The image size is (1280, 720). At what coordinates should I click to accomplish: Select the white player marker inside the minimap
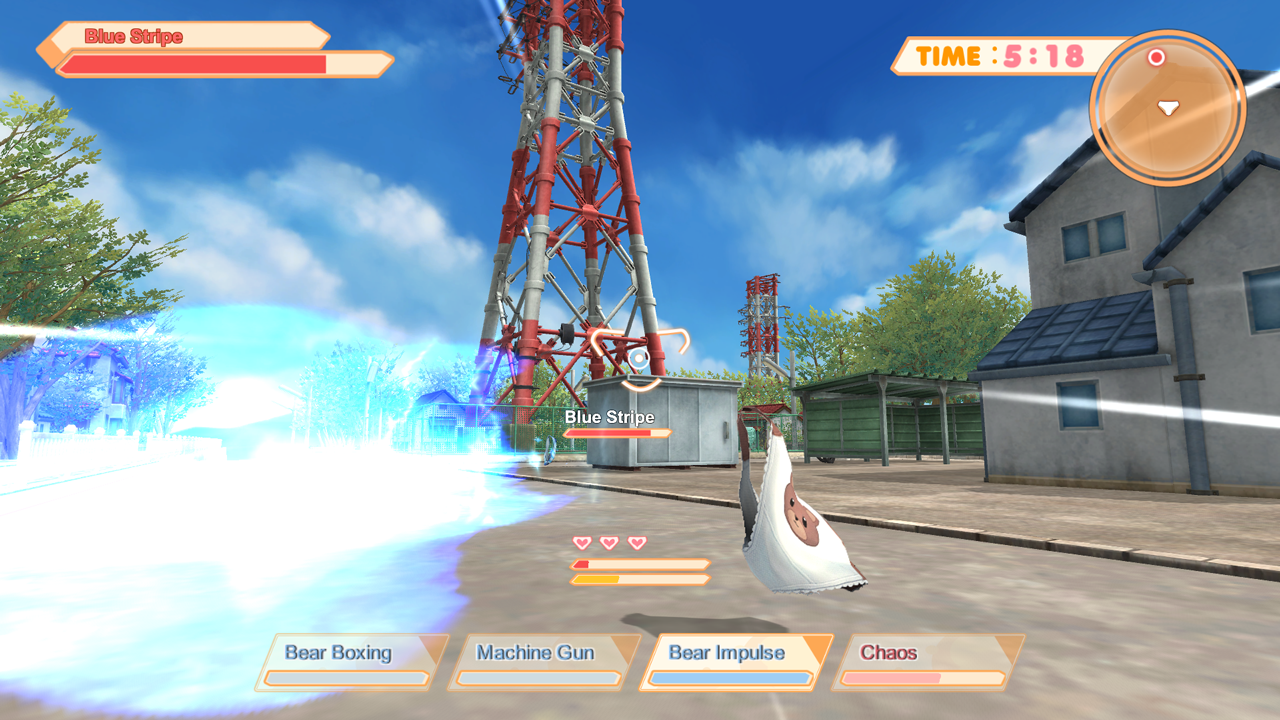click(x=1167, y=106)
